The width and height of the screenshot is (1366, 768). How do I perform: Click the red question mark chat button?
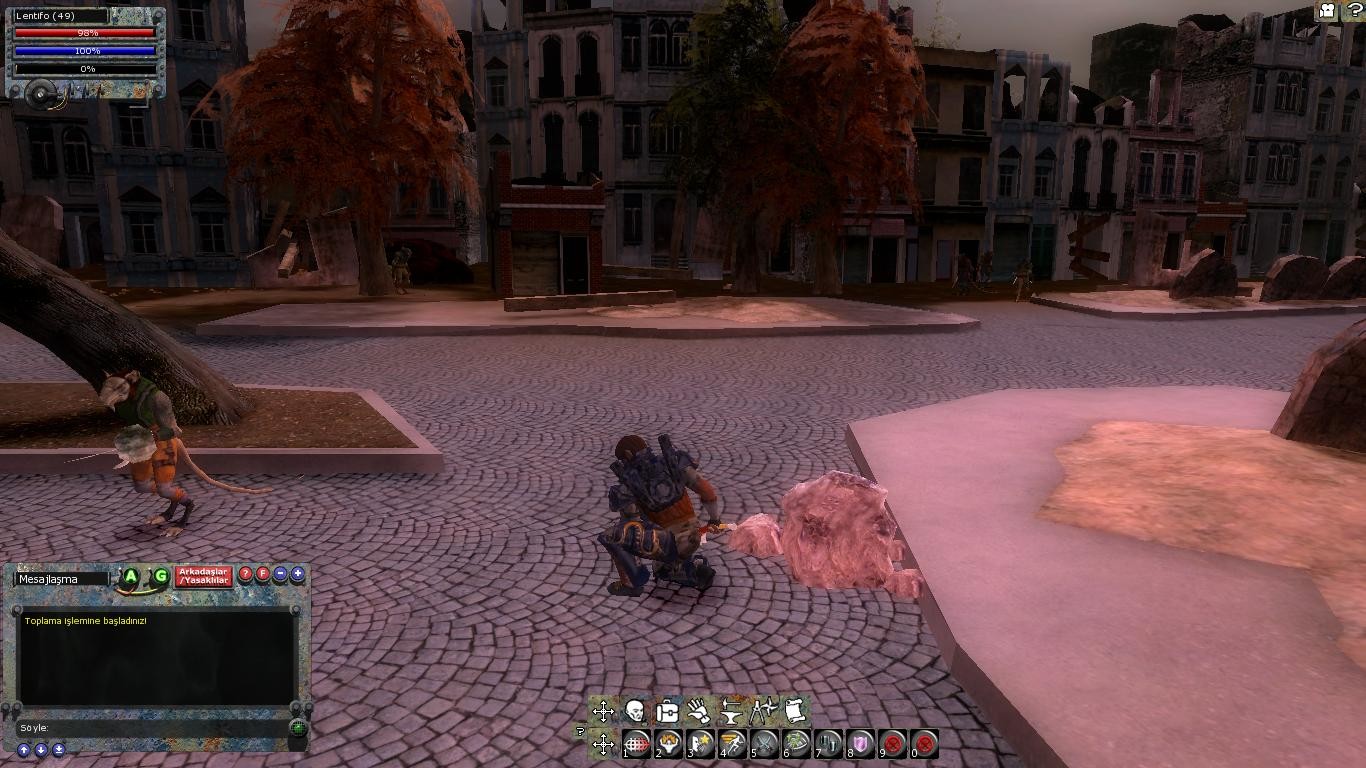point(246,575)
